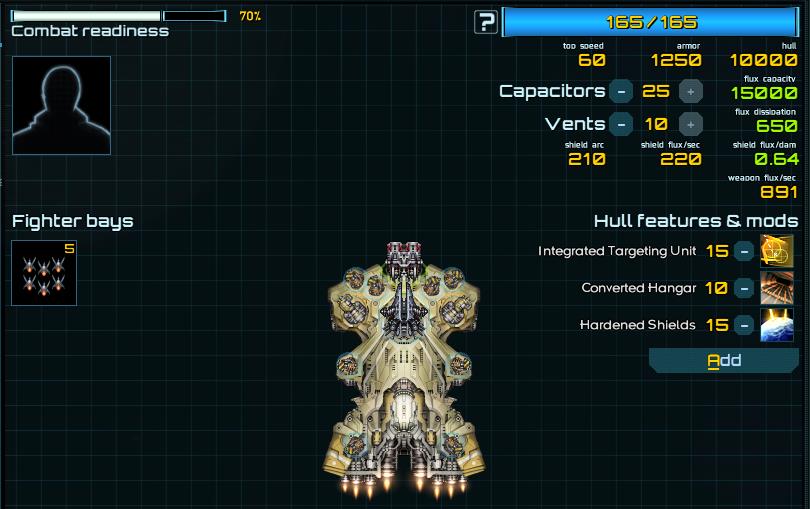Select the Integrated Targeting Unit icon
This screenshot has height=509, width=810.
(777, 251)
